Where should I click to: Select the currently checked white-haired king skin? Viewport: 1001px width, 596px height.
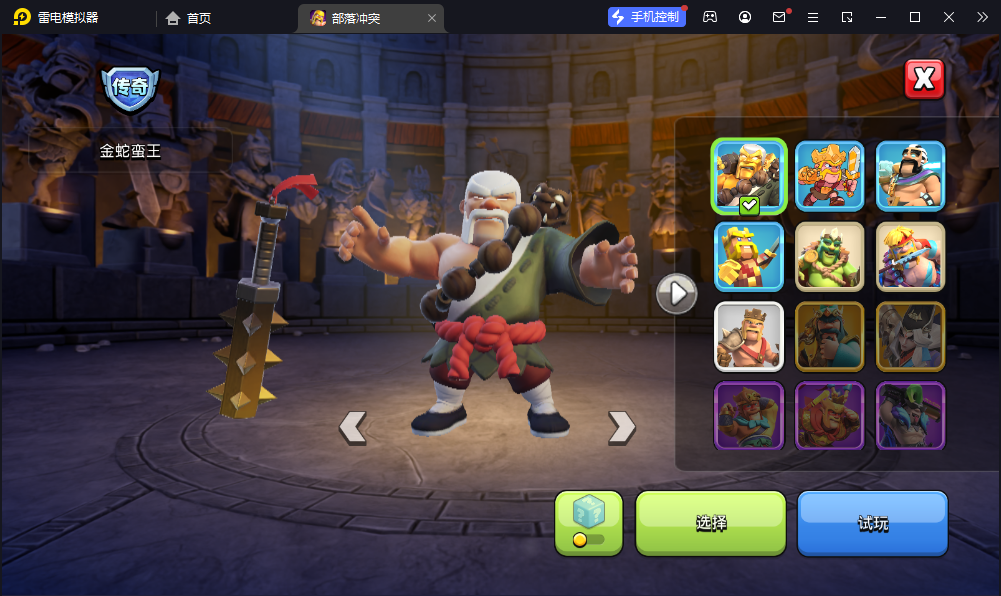coord(749,175)
